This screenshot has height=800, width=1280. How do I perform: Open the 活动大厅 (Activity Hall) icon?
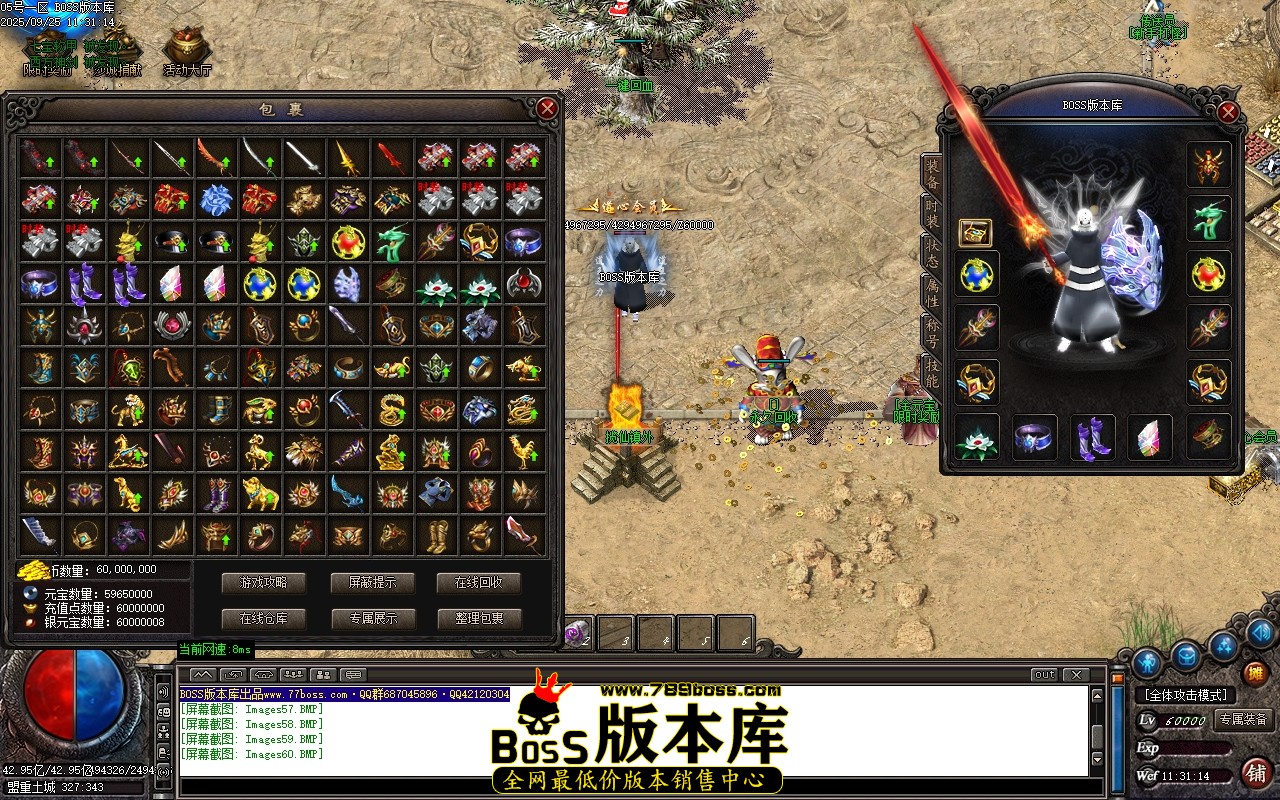tap(187, 45)
